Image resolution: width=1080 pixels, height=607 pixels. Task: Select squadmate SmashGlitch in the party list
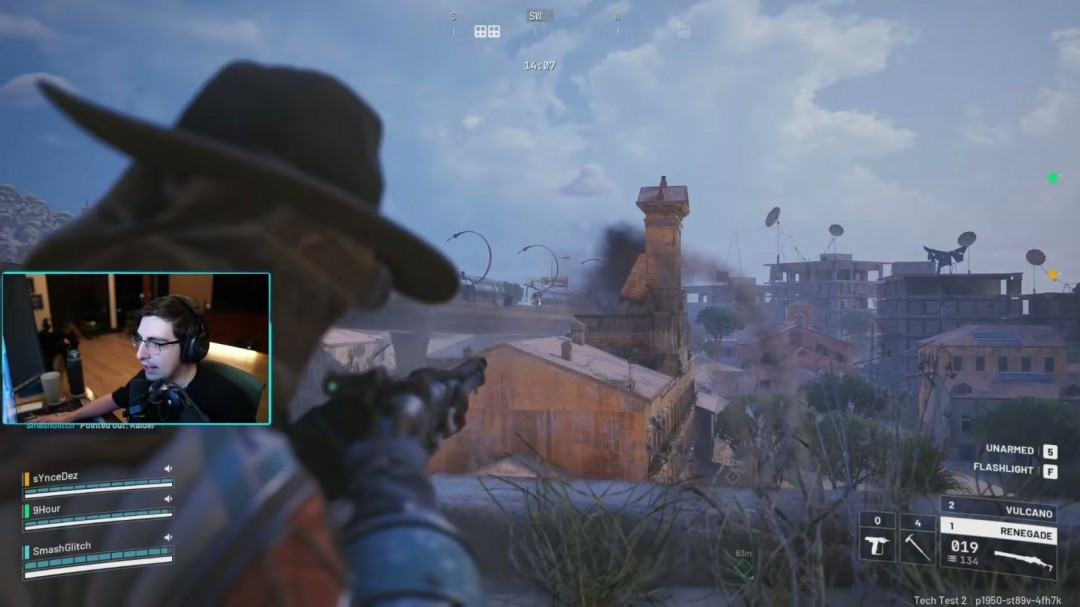click(61, 547)
